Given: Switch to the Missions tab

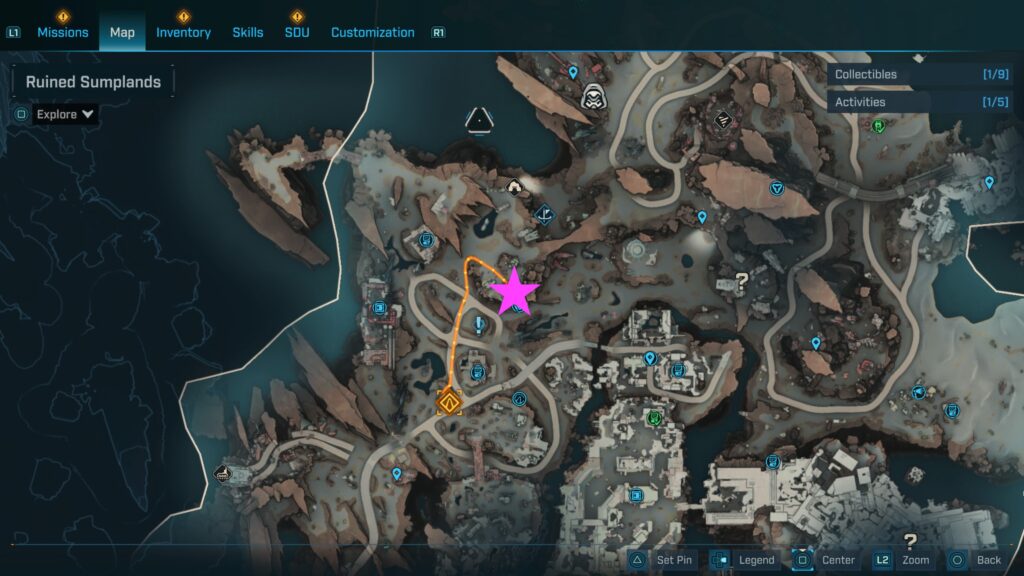Looking at the screenshot, I should coord(63,32).
